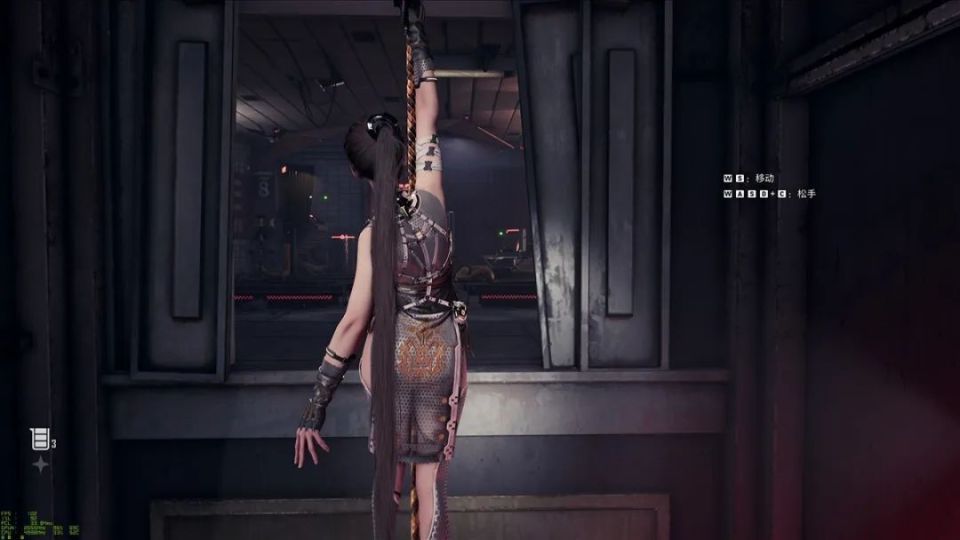Select the four-pointed star icon
The height and width of the screenshot is (540, 960).
click(40, 465)
